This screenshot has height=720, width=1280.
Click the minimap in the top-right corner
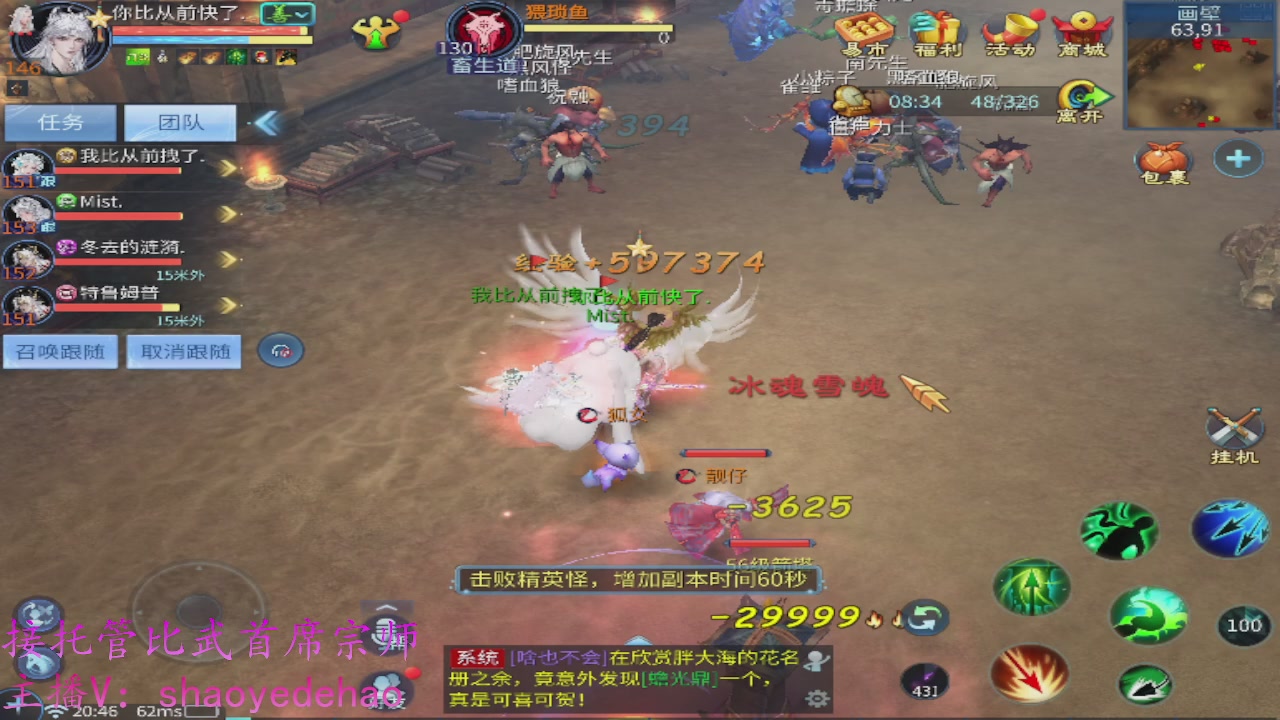point(1200,65)
